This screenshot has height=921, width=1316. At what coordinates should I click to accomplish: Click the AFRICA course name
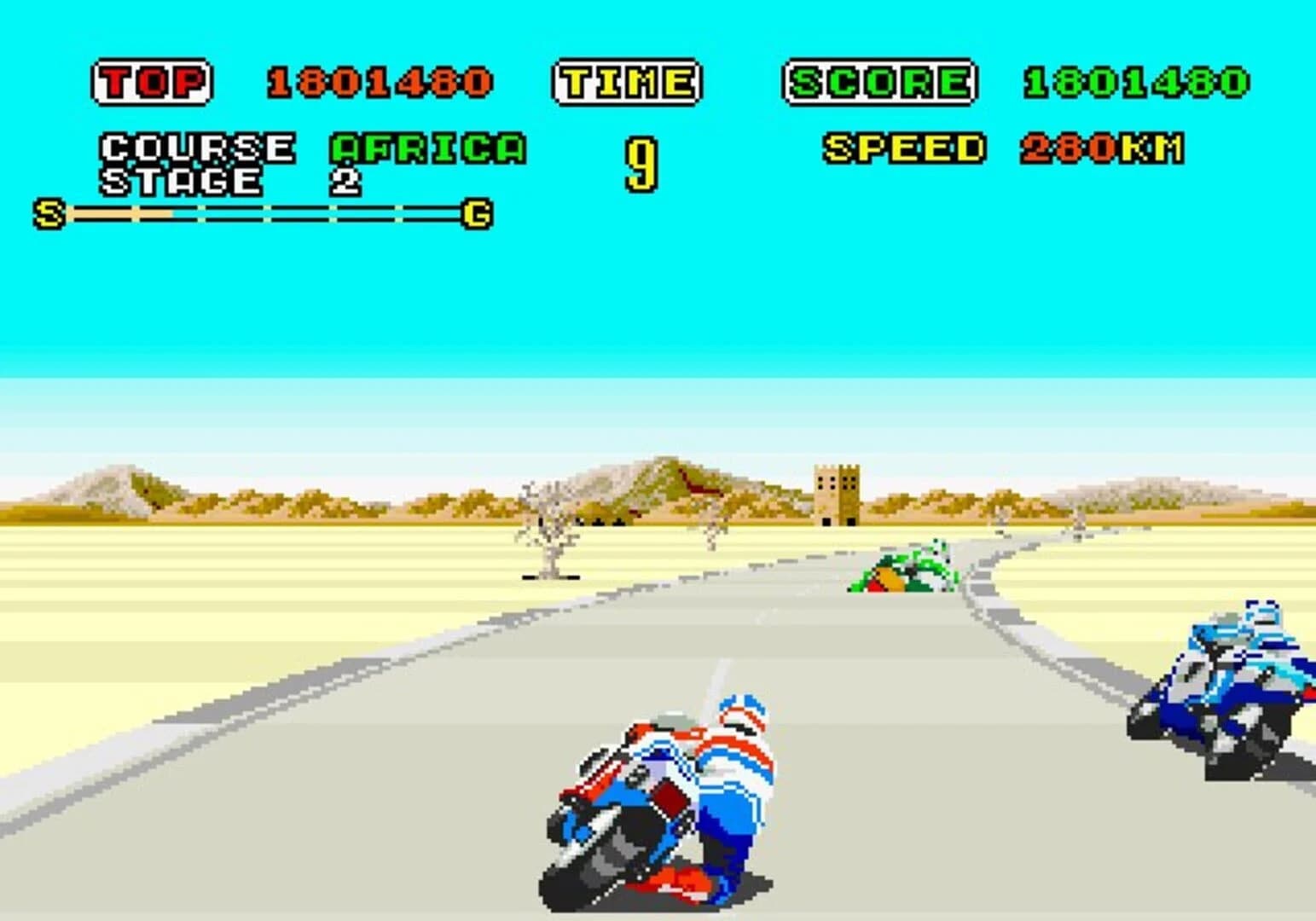[425, 148]
